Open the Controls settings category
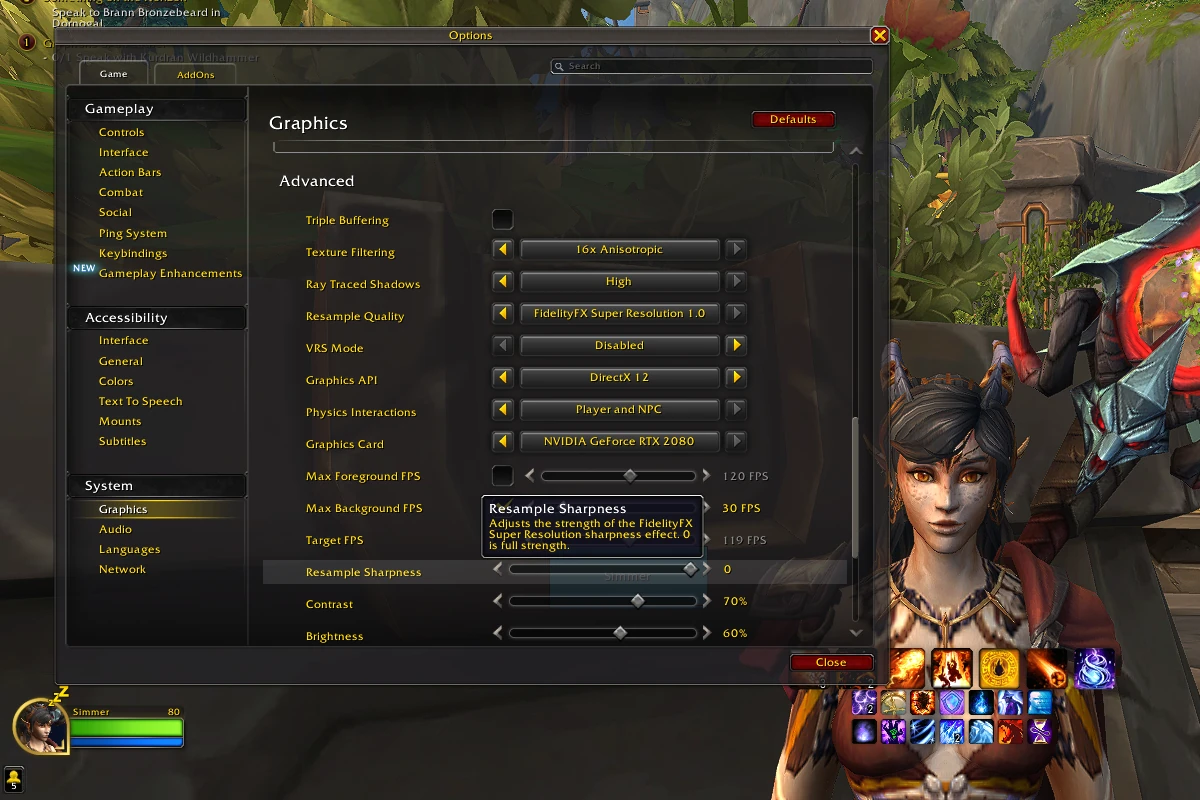 pyautogui.click(x=122, y=133)
